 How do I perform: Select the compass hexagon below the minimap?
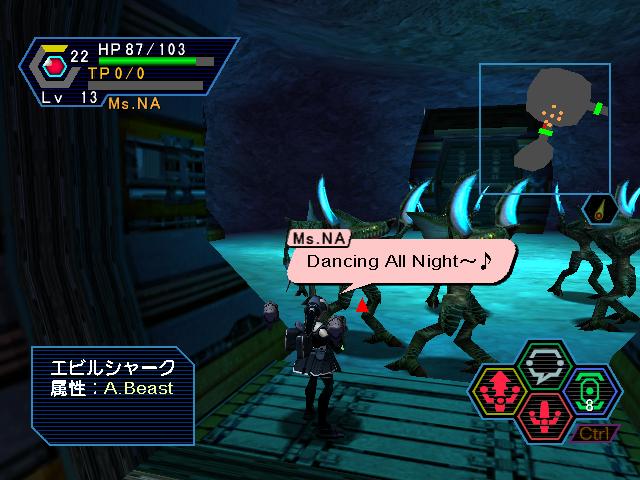tap(599, 209)
